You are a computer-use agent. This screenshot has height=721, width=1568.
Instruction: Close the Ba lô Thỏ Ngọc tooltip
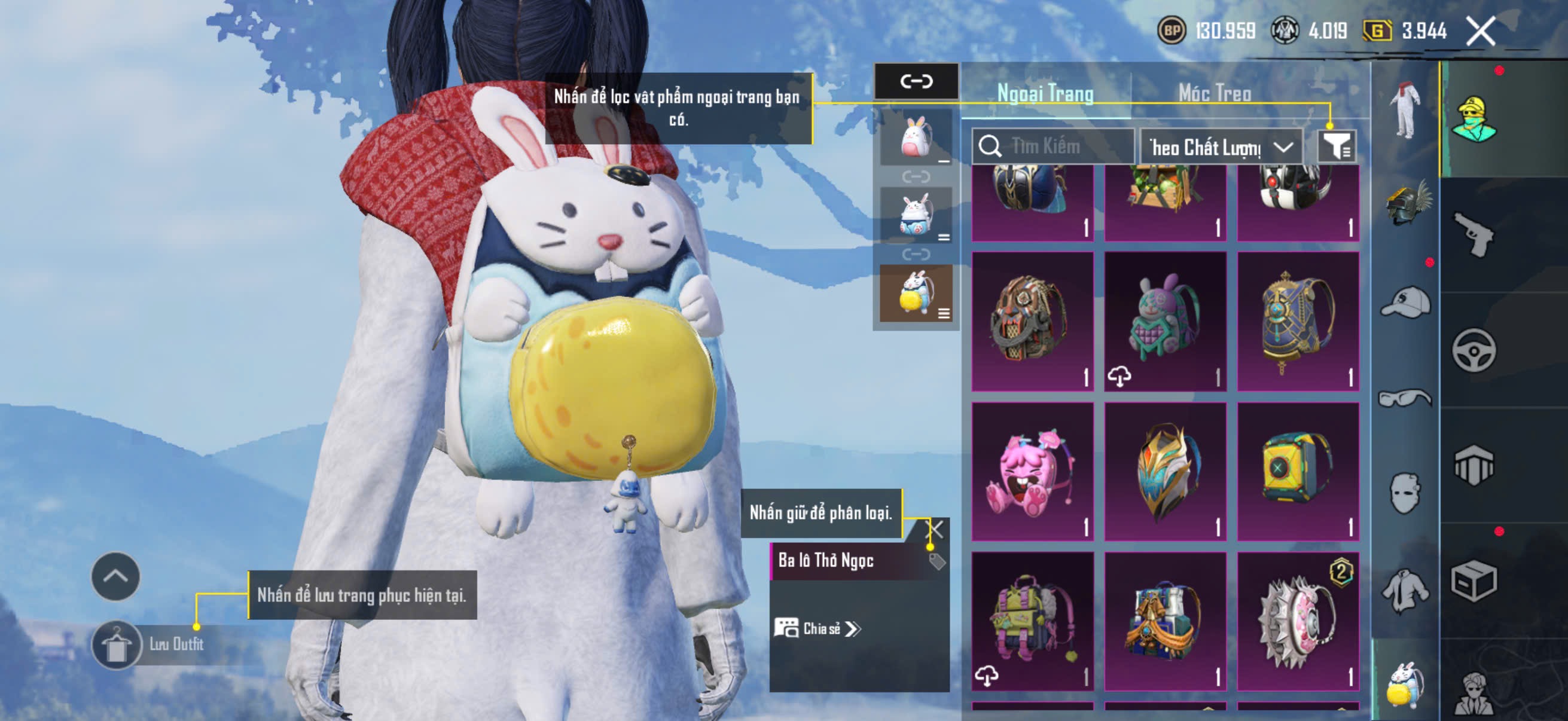pos(934,528)
